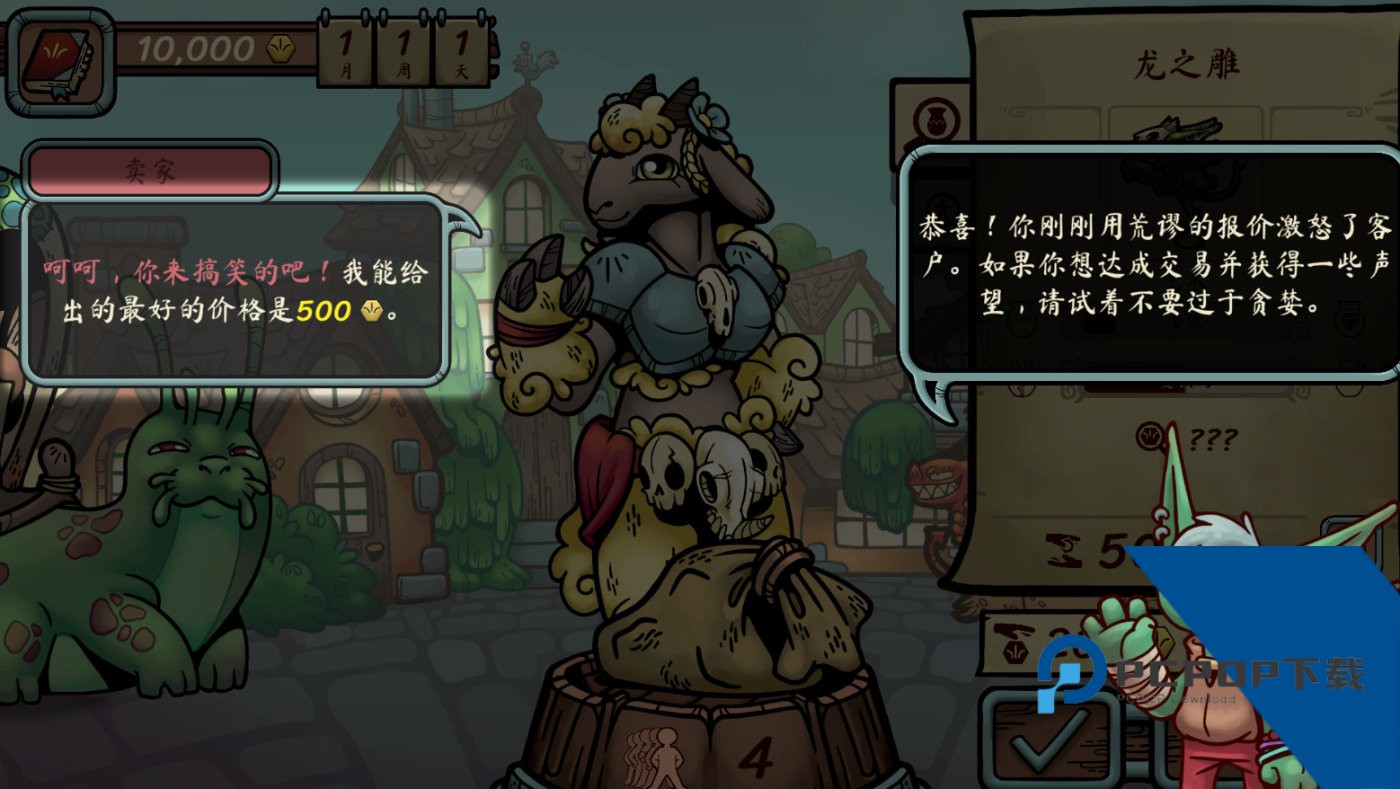Click the 1周 week calendar tile
This screenshot has width=1400, height=789.
tap(403, 47)
